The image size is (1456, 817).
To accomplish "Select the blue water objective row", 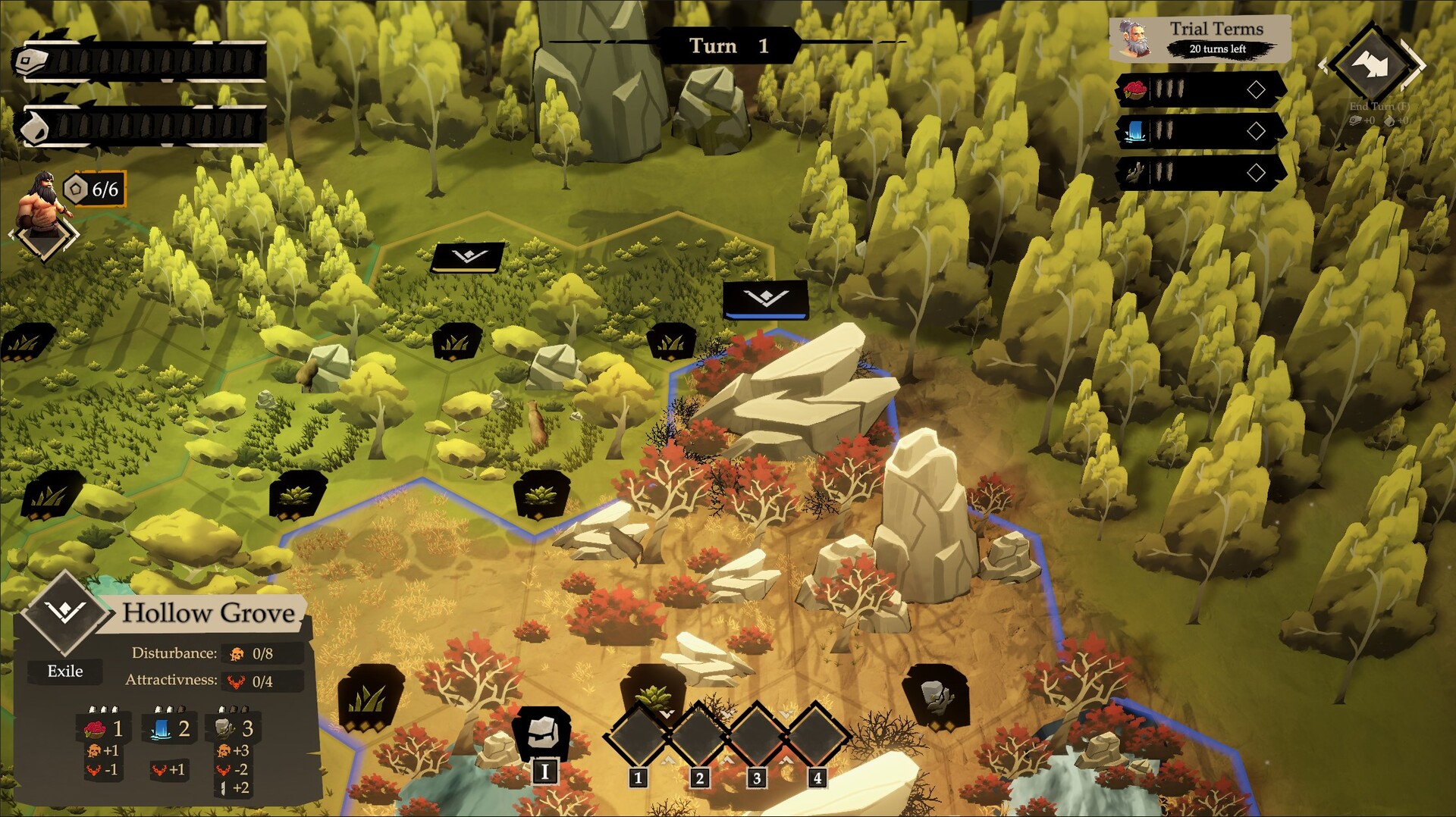I will point(1200,131).
